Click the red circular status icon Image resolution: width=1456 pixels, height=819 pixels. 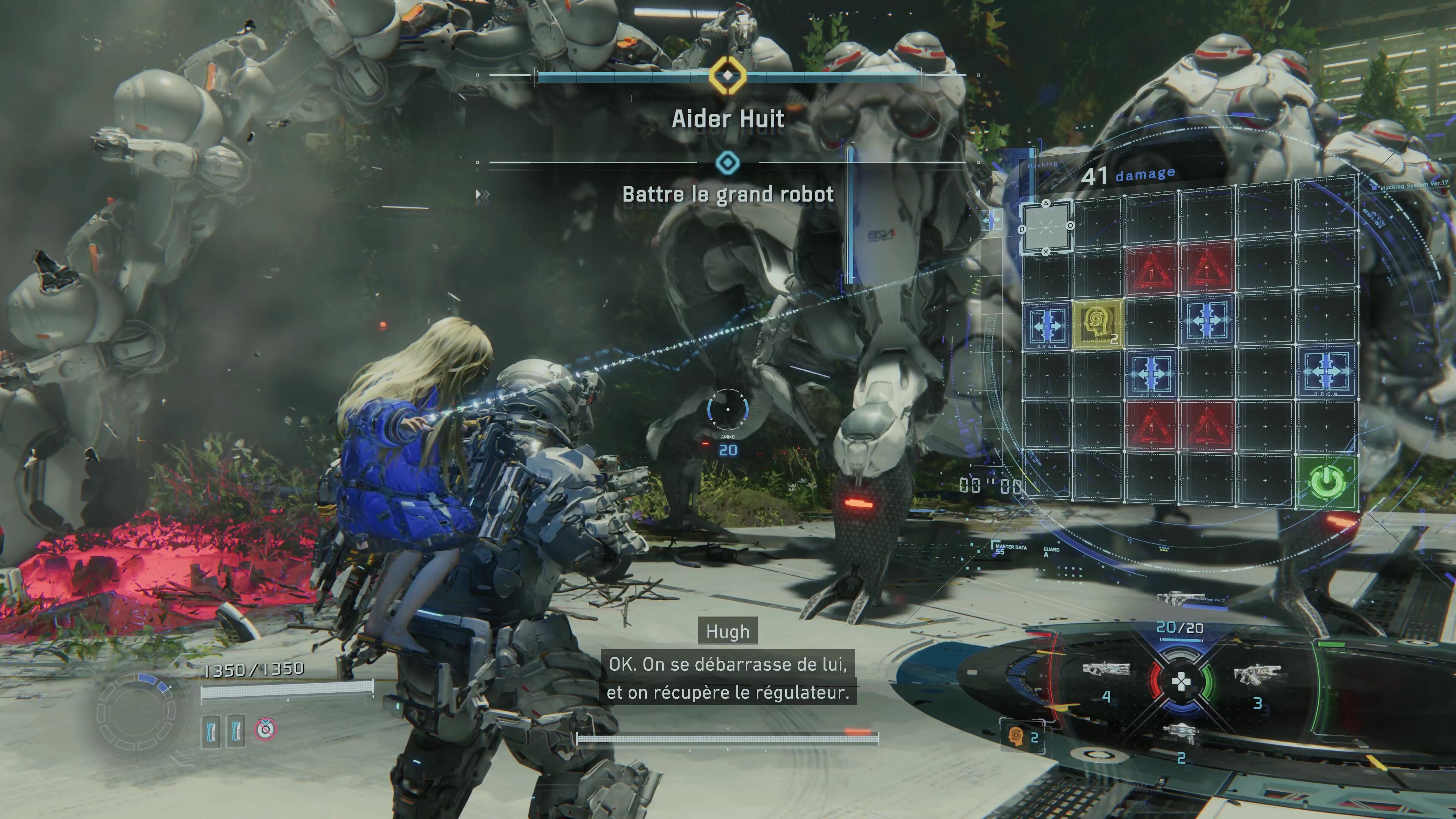click(265, 729)
